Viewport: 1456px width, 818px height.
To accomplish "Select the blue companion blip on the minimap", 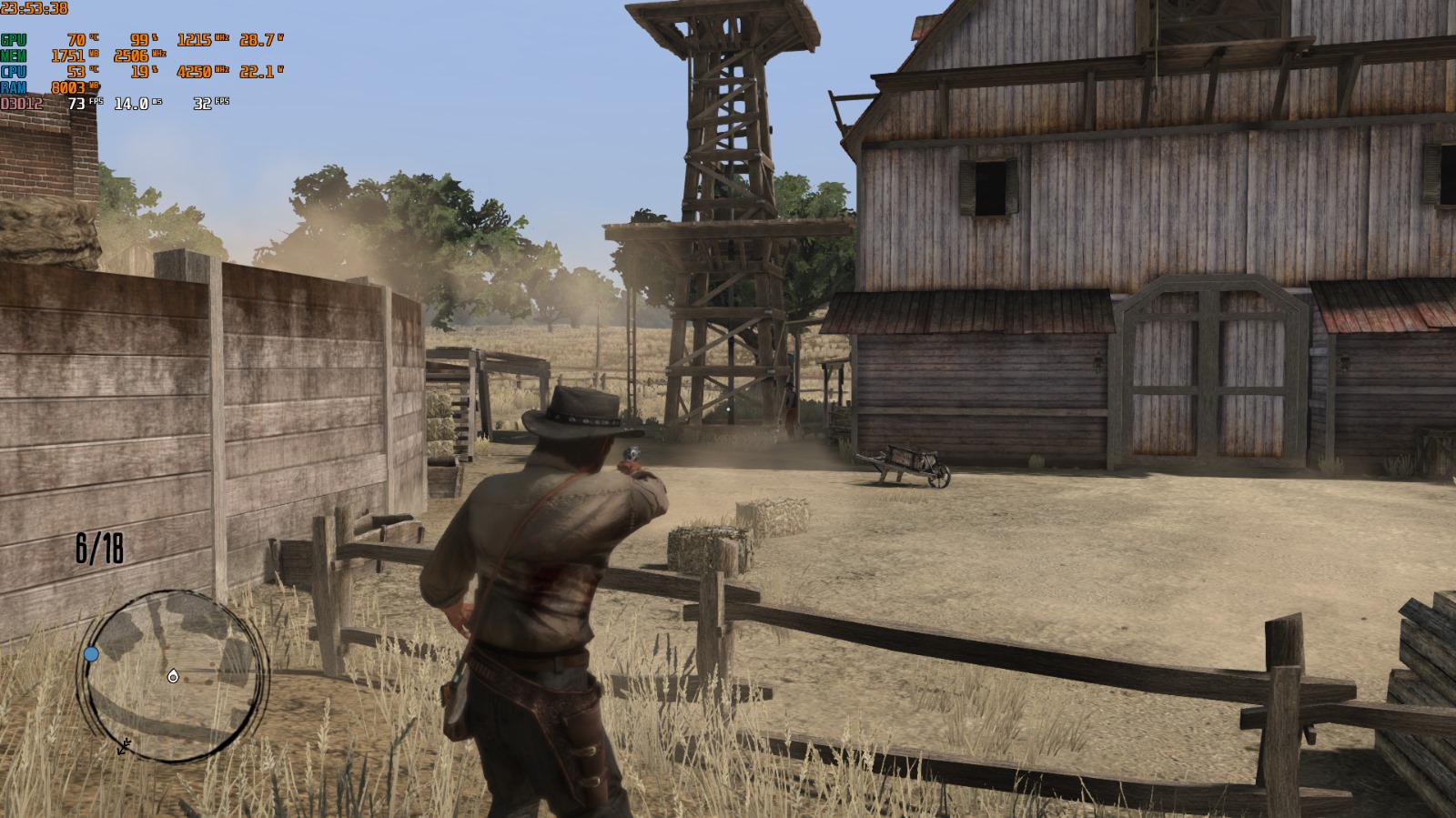I will coord(89,652).
